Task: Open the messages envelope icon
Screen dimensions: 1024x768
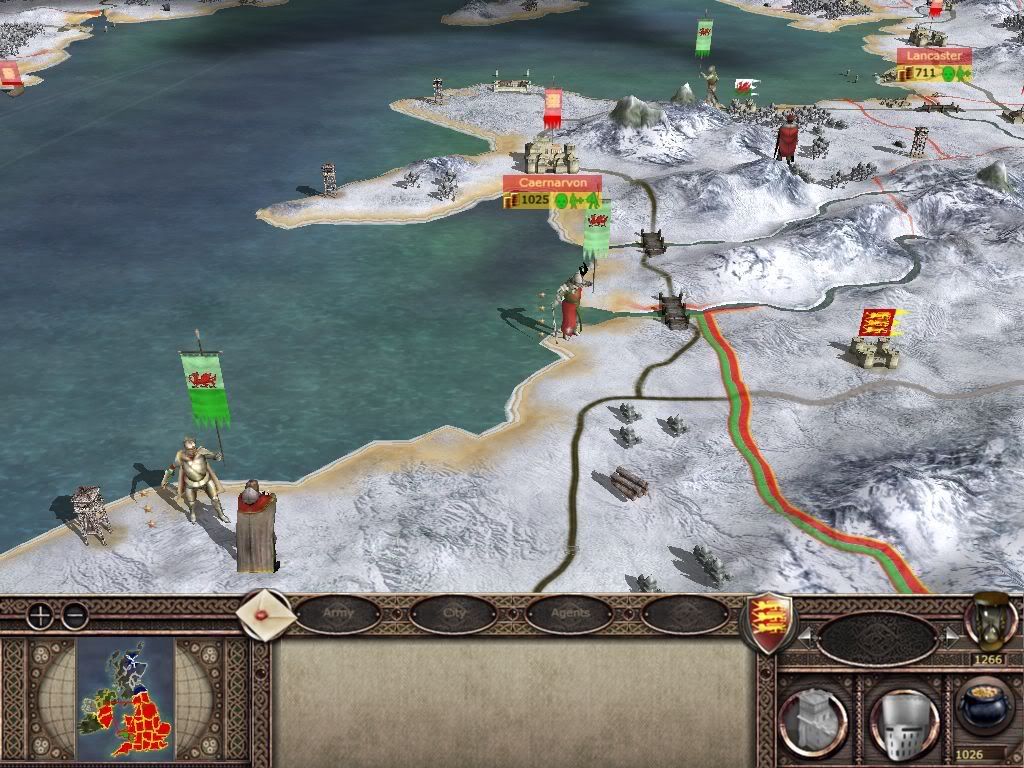Action: coord(266,614)
